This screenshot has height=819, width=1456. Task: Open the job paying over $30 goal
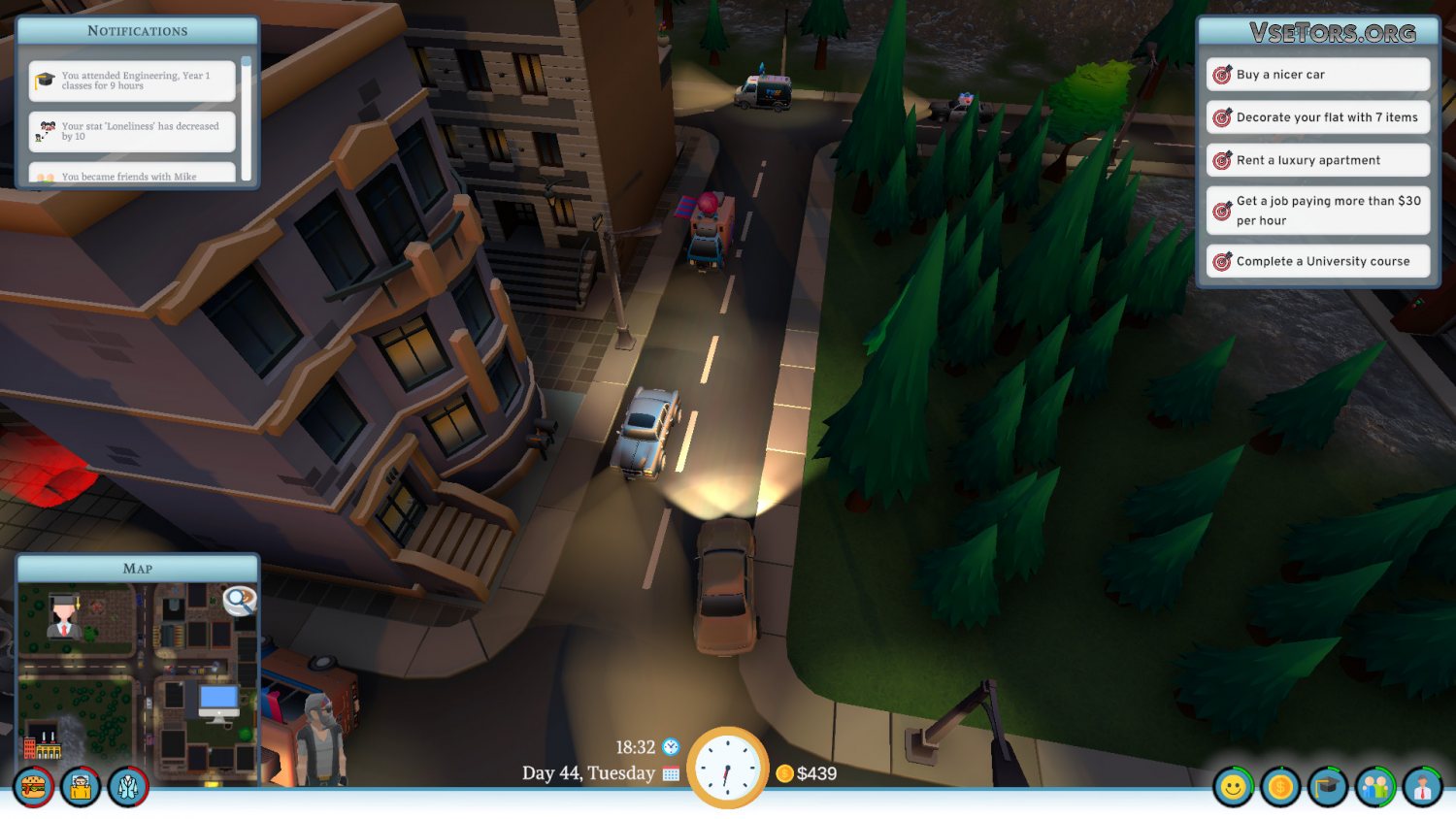tap(1317, 211)
